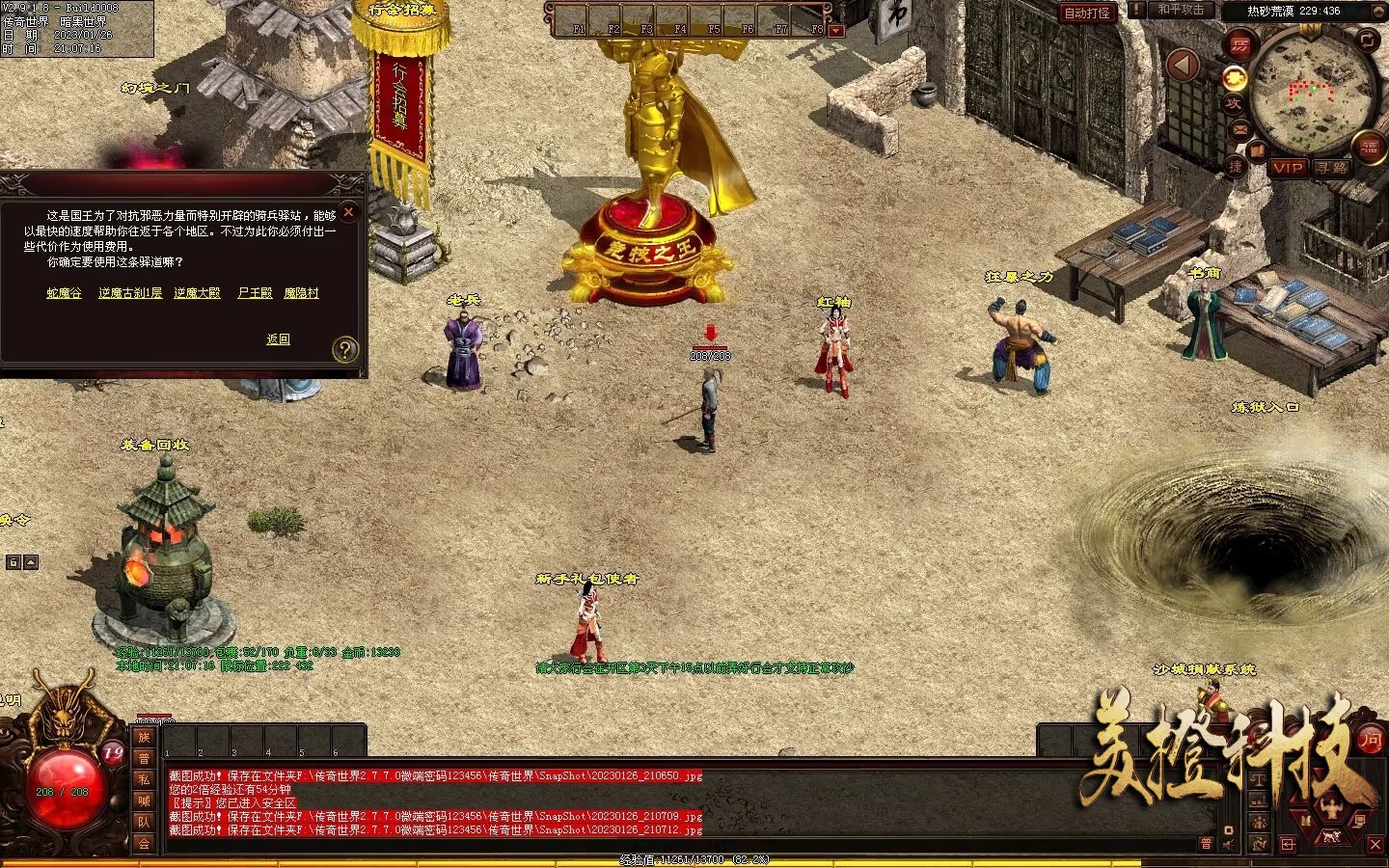This screenshot has width=1389, height=868.
Task: Switch chat to the 私 private channel
Action: [144, 779]
